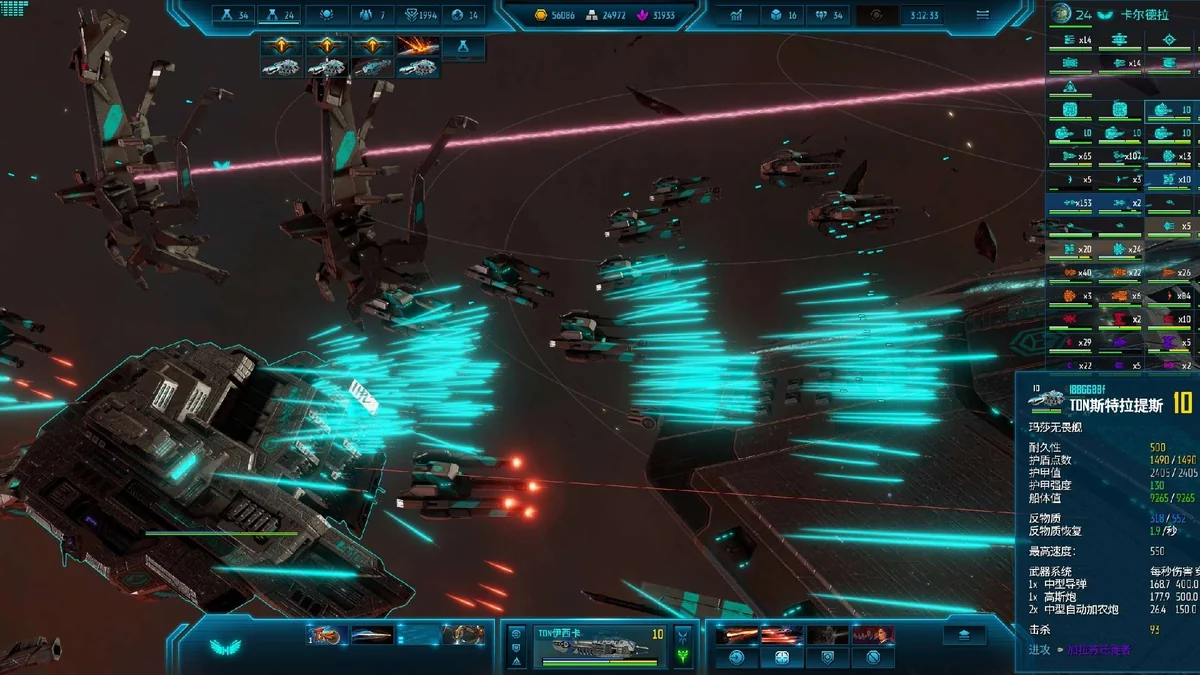This screenshot has height=675, width=1200.
Task: Activate the female officer portrait ability
Action: coord(872,635)
